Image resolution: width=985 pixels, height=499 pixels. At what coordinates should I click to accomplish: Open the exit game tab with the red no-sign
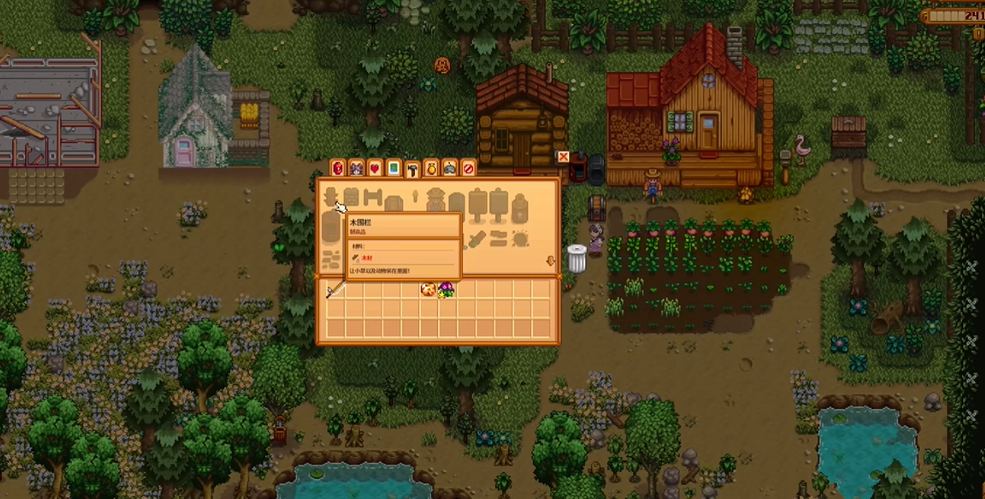tap(469, 168)
